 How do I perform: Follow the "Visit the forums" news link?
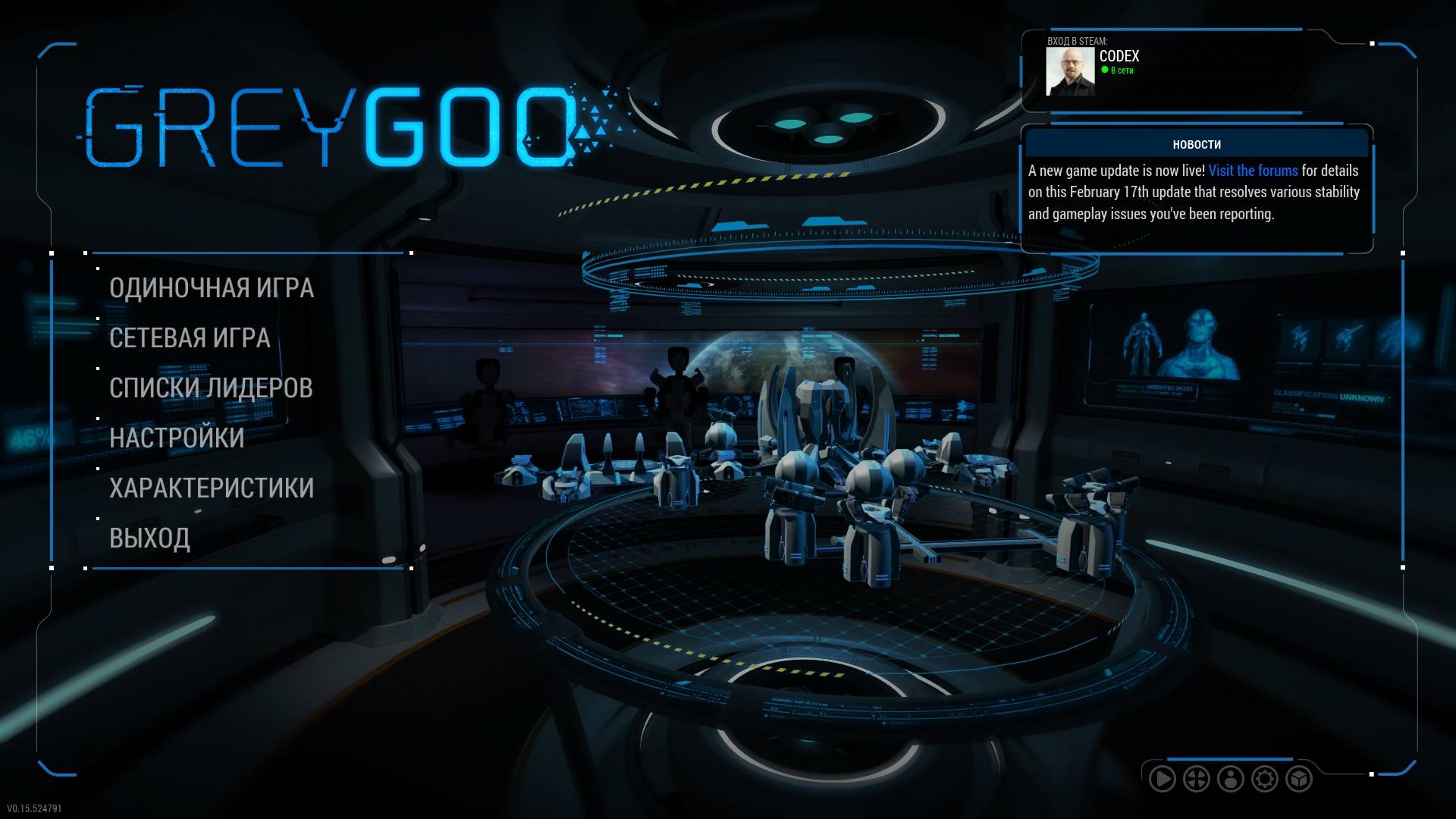(x=1253, y=171)
